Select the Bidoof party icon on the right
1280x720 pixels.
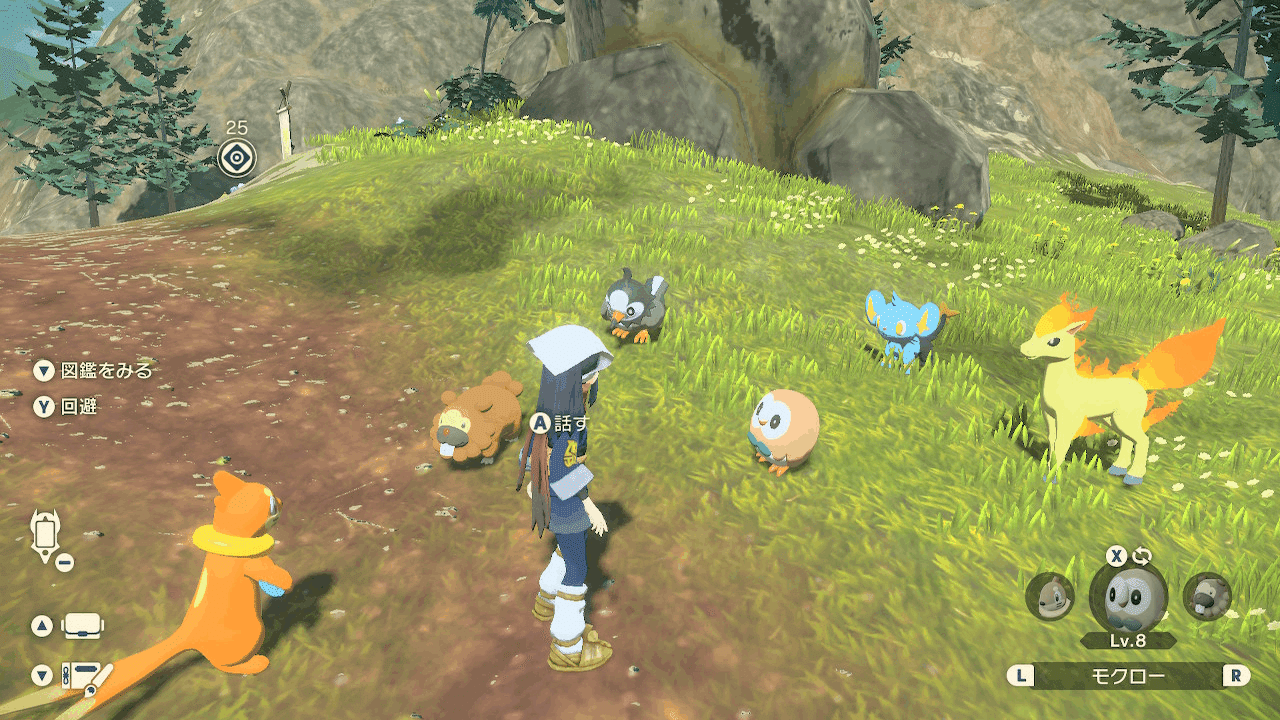click(1207, 597)
